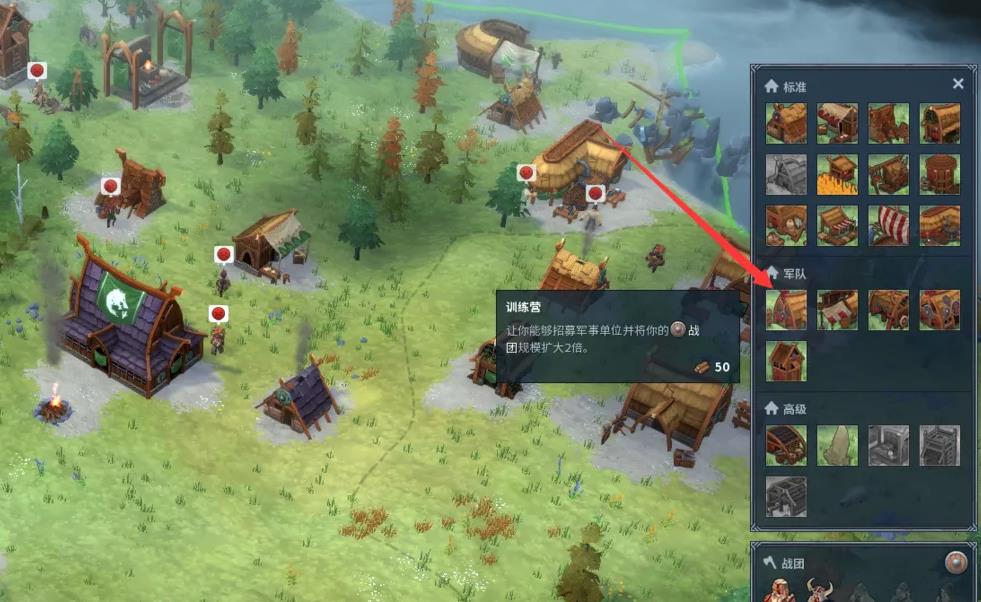Click the round shield button beside 战团
Viewport: 981px width, 602px height.
956,563
